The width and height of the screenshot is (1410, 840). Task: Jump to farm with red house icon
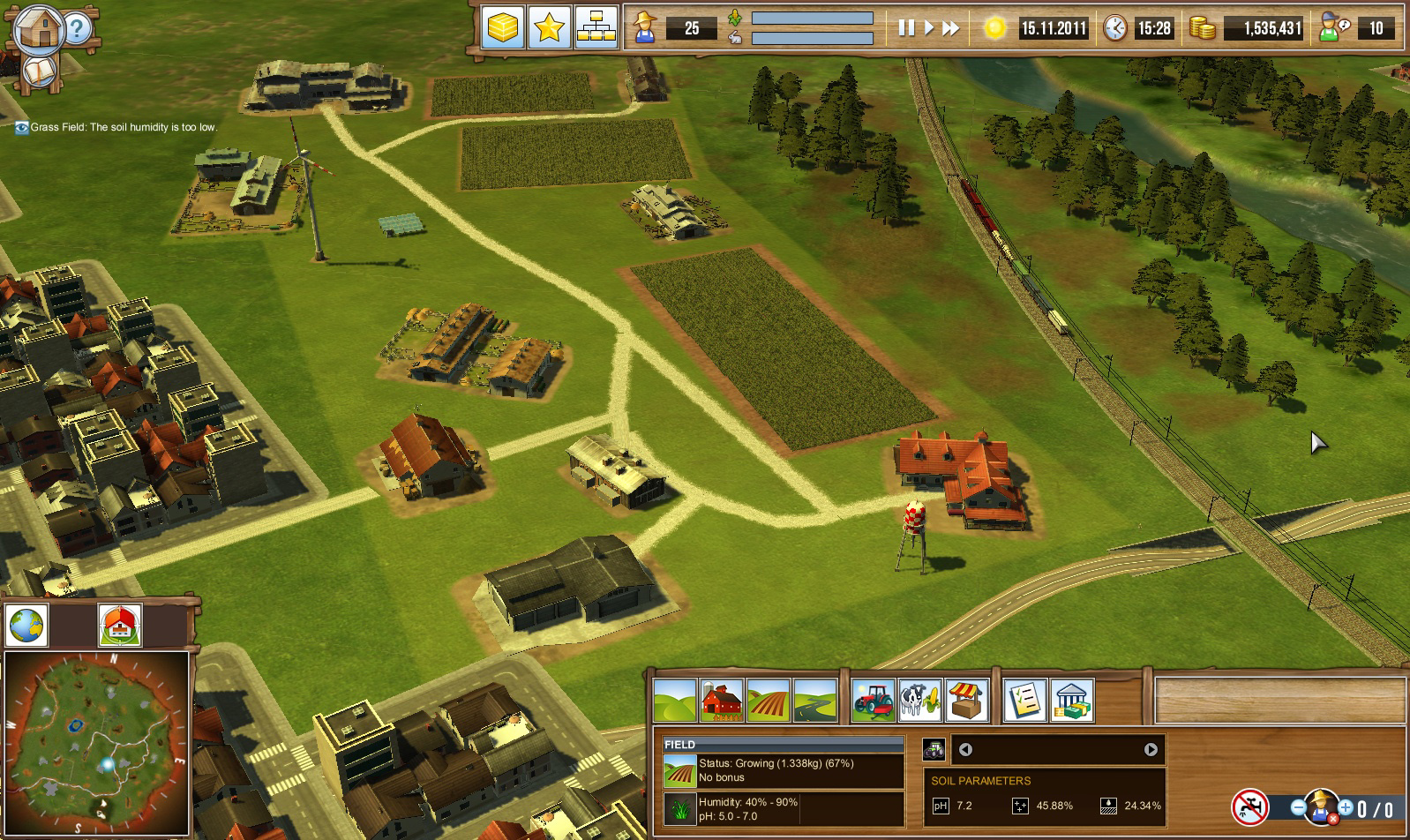(120, 626)
